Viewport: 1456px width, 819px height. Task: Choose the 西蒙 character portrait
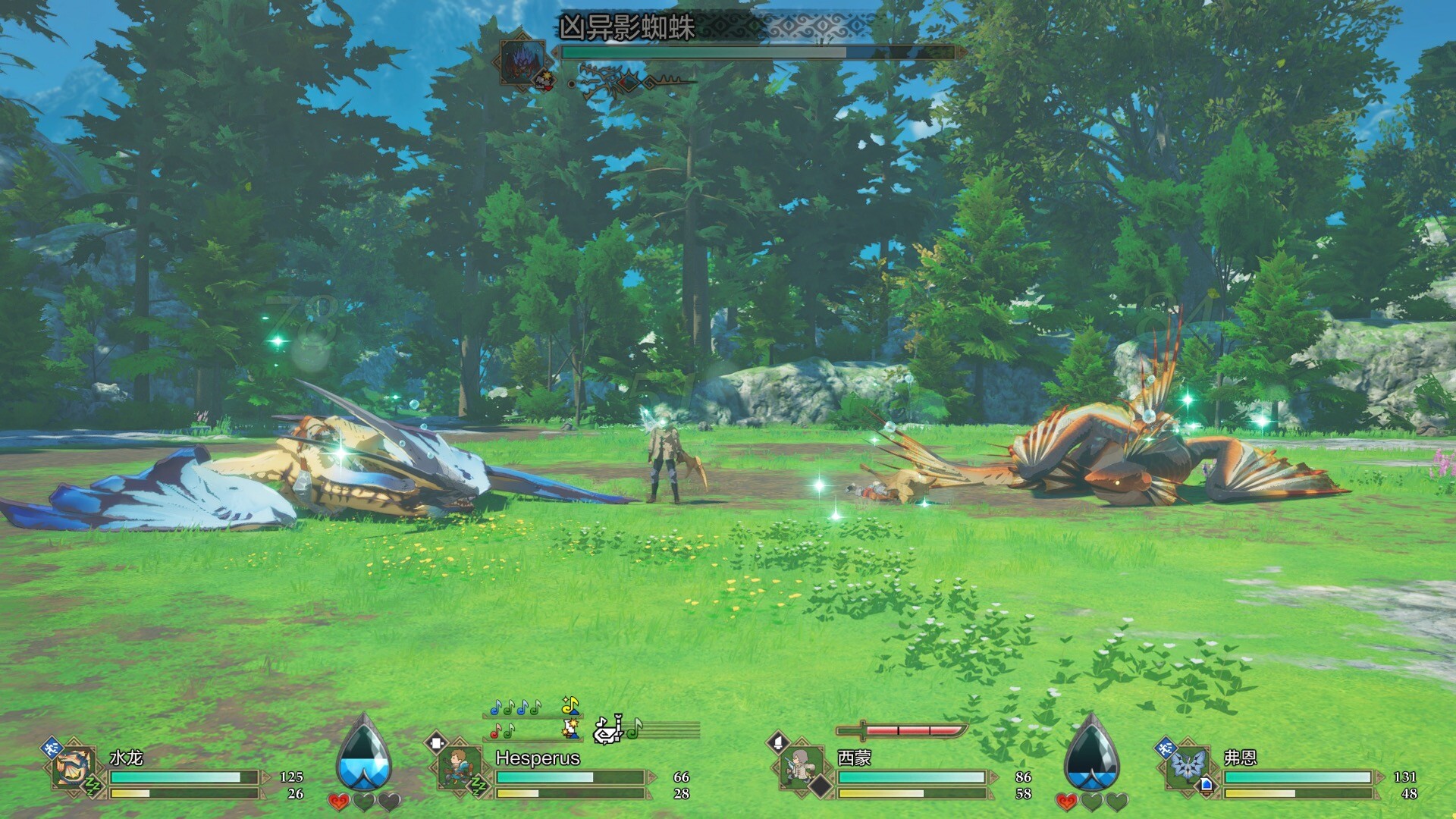point(801,767)
